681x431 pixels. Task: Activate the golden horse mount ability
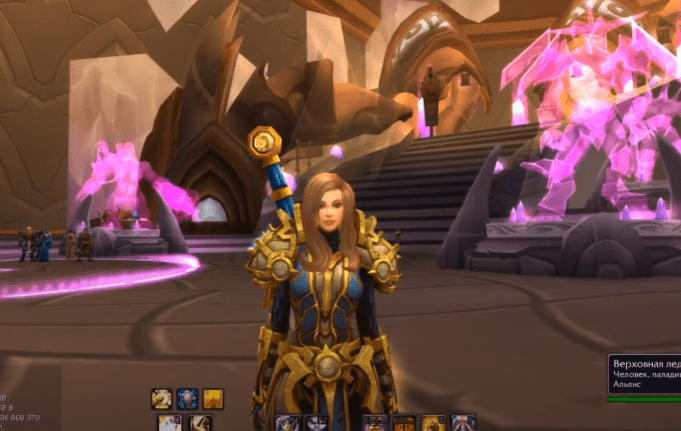162,398
